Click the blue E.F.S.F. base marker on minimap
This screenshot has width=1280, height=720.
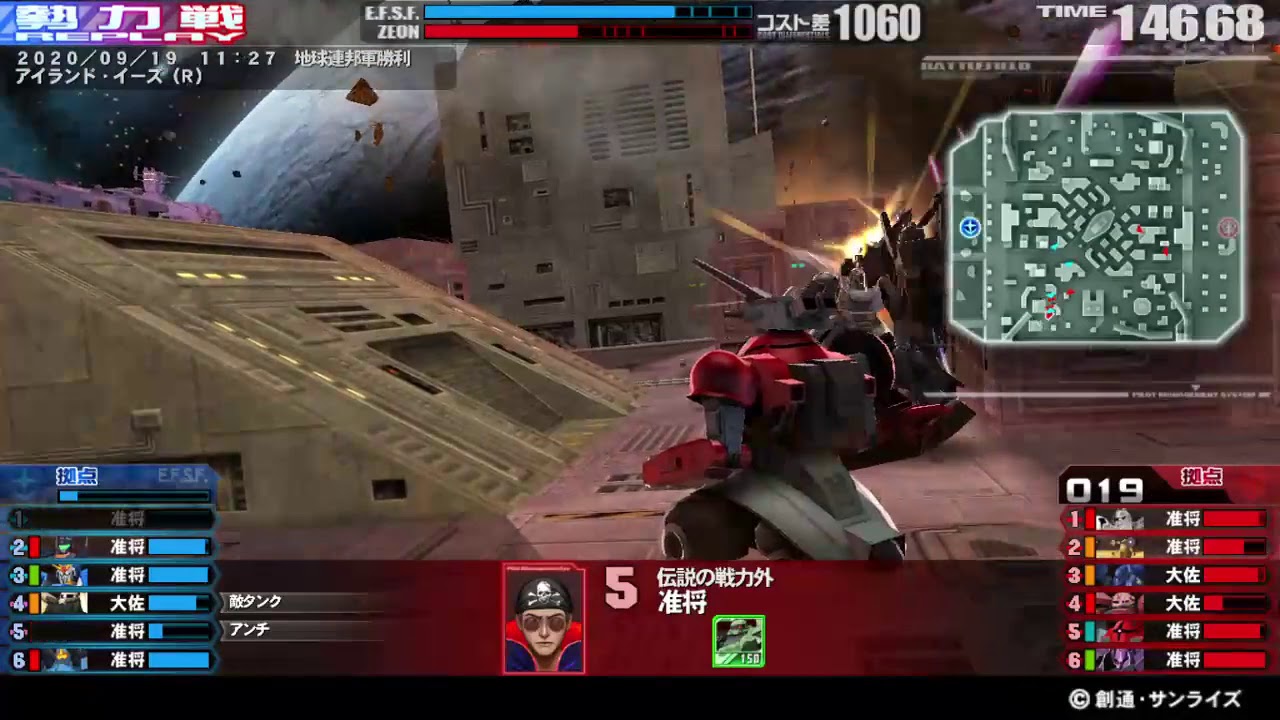(969, 228)
